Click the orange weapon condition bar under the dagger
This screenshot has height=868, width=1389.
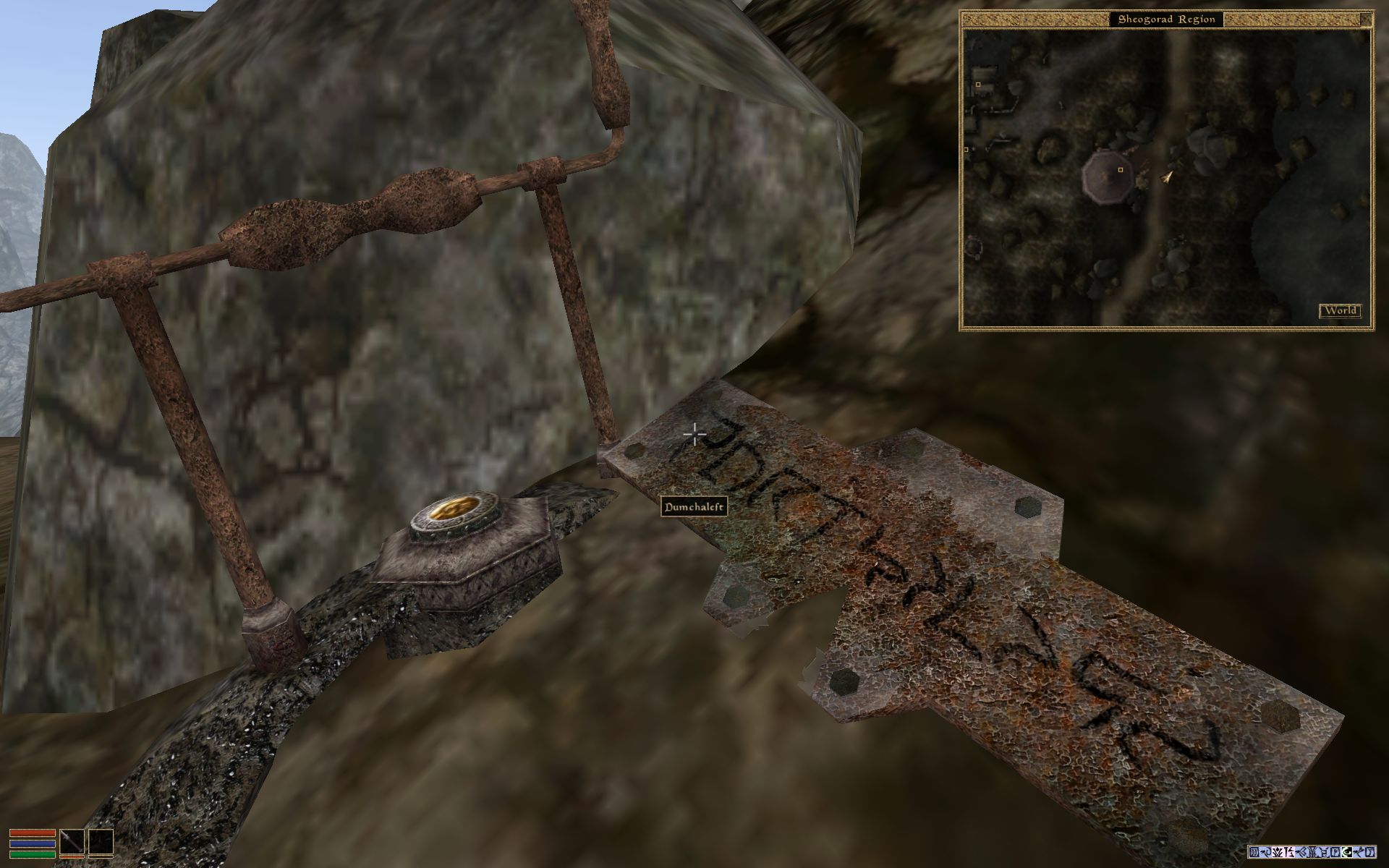72,857
